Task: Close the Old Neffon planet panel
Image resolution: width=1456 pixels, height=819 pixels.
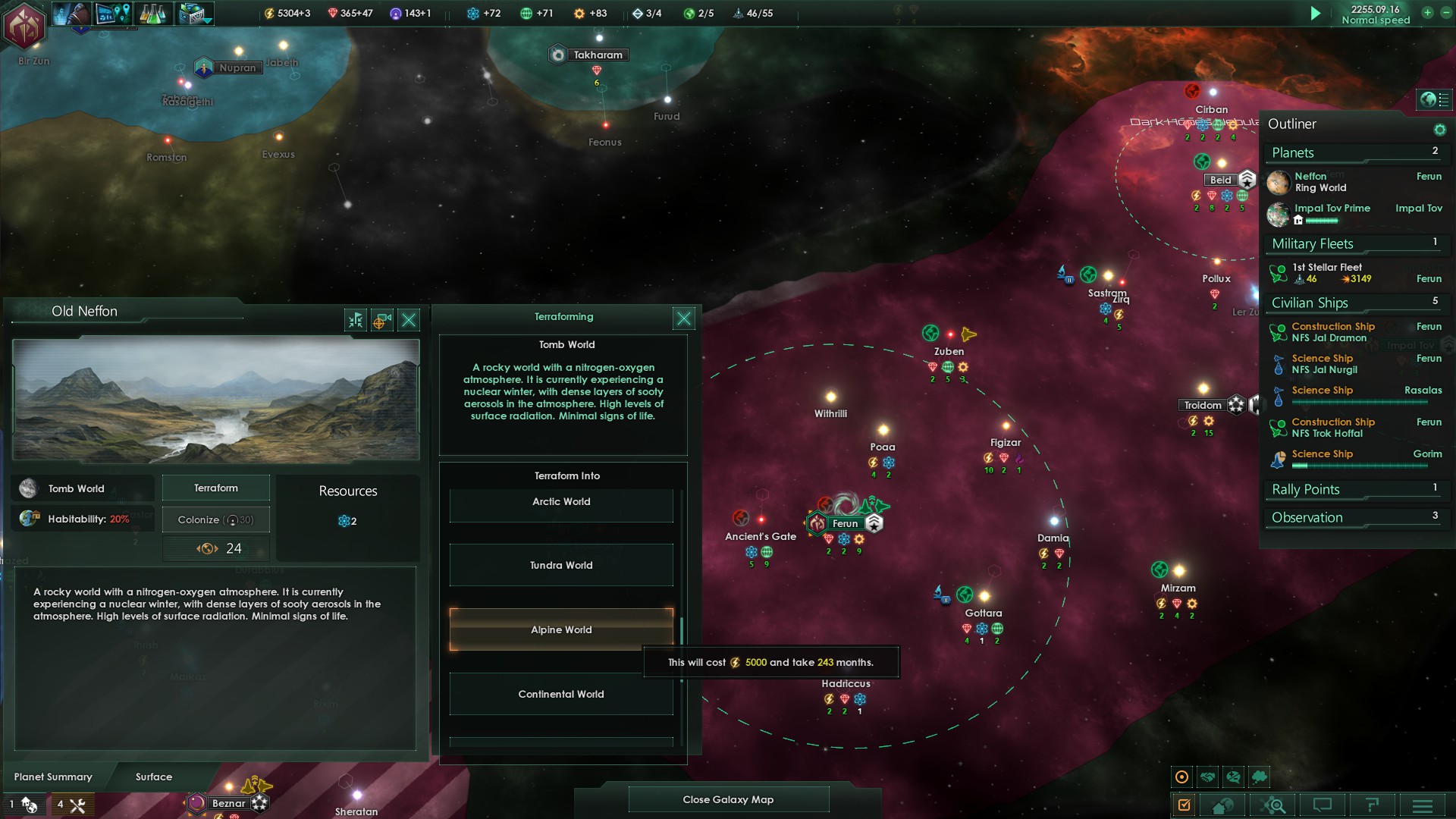Action: 409,320
